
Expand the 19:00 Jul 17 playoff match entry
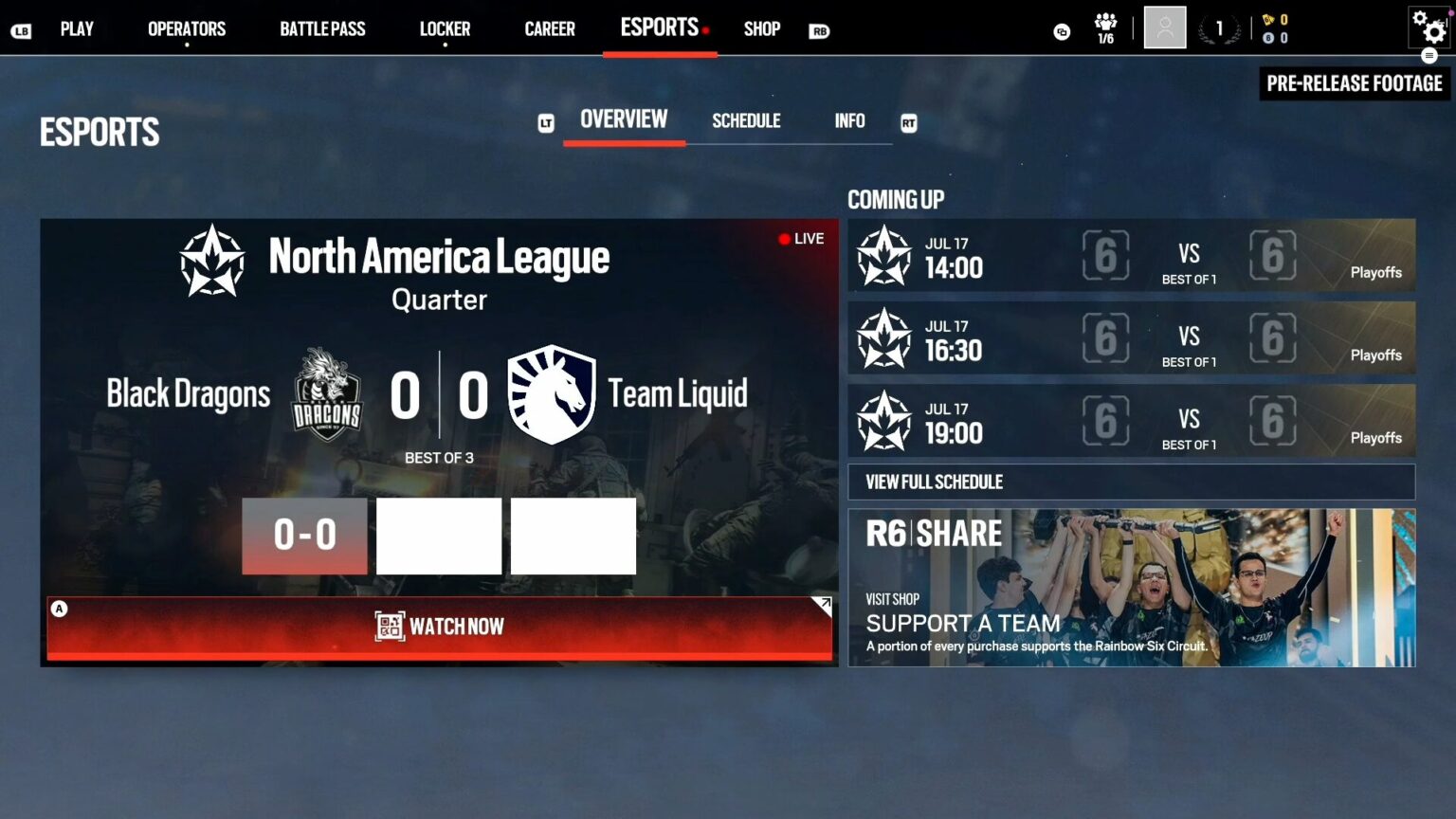[x=1130, y=421]
